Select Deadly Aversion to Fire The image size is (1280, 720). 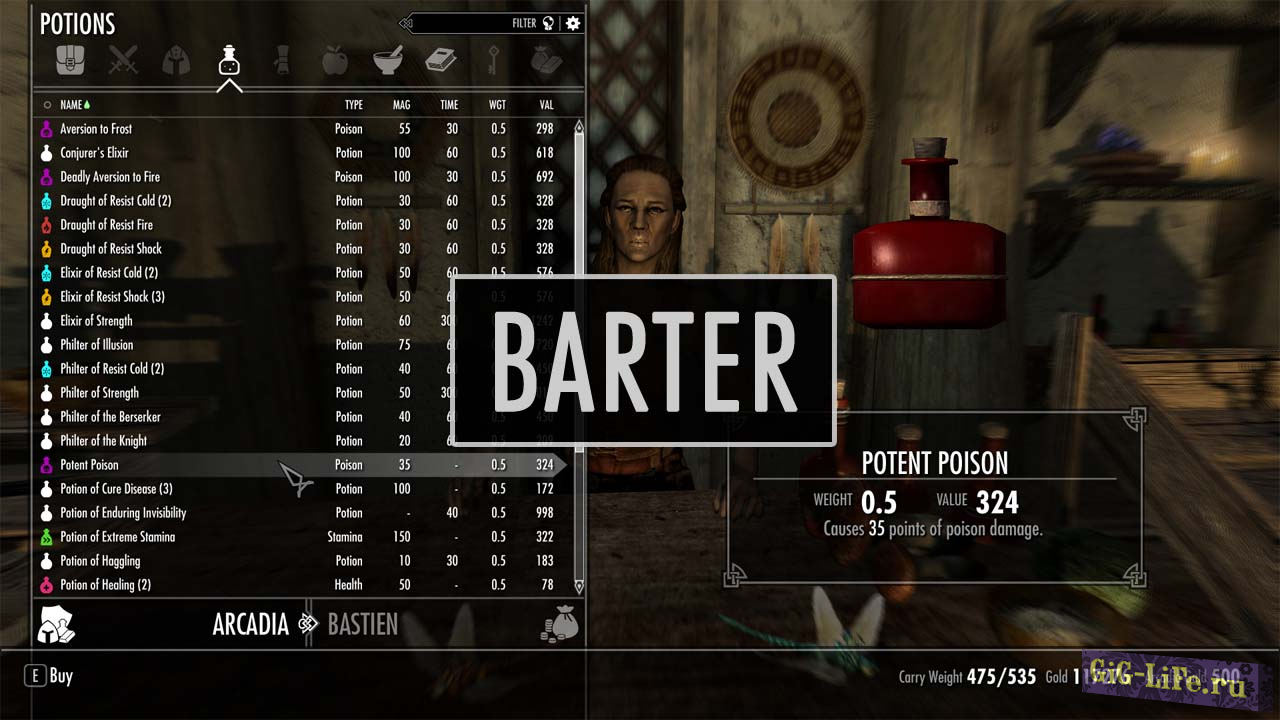pyautogui.click(x=110, y=177)
